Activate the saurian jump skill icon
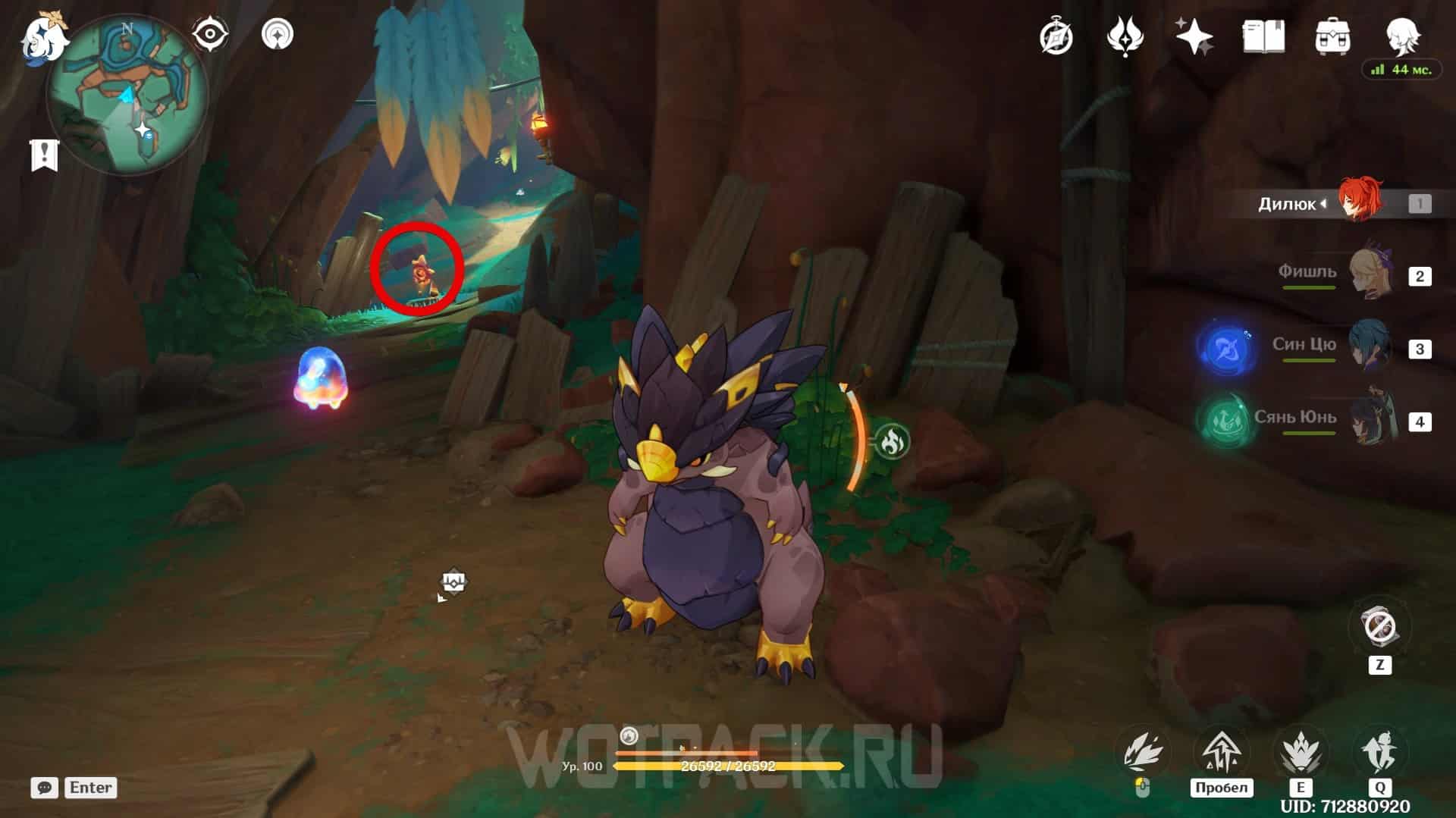Viewport: 1456px width, 818px height. tap(1221, 752)
